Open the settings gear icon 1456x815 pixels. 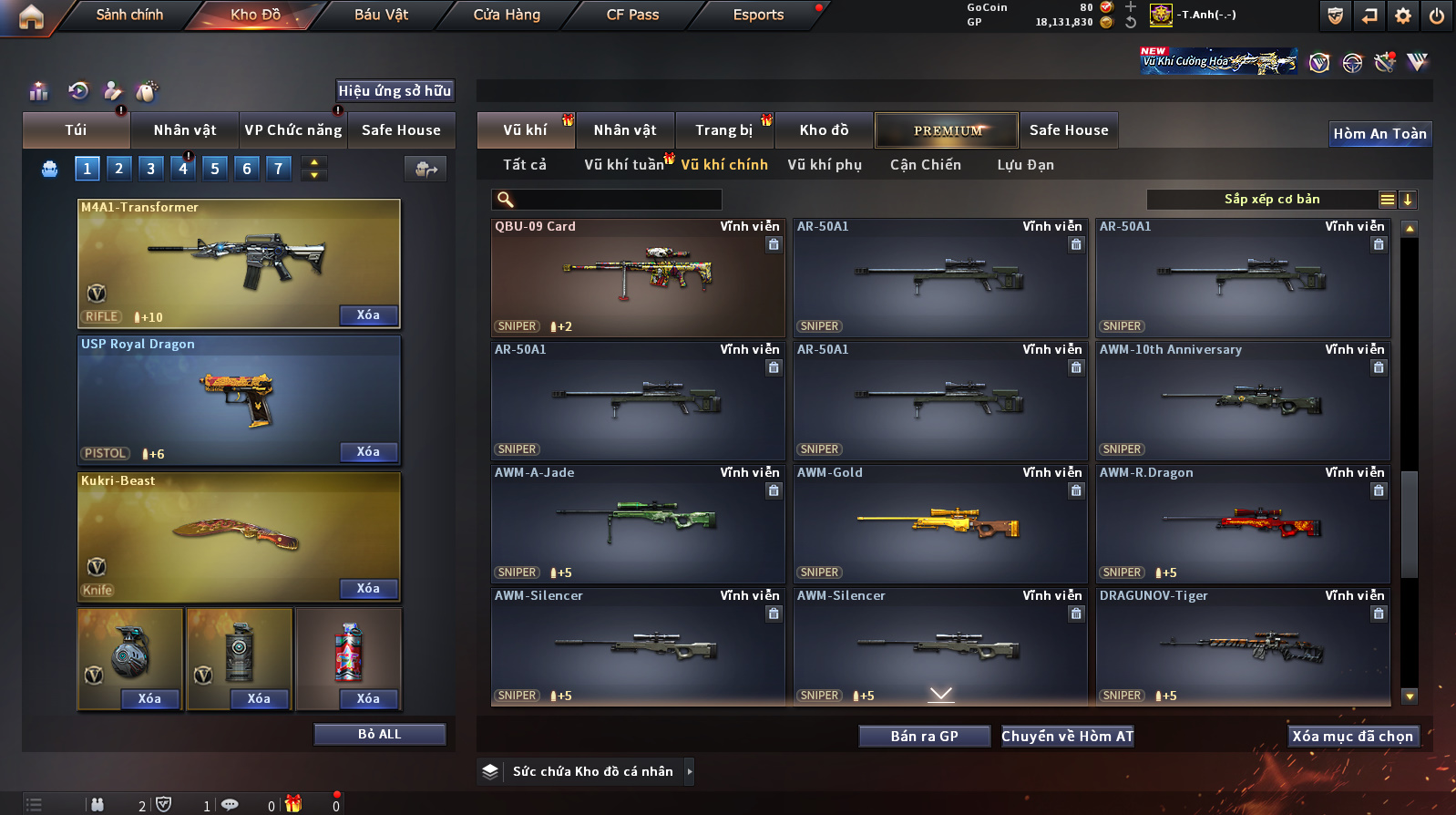coord(1403,15)
